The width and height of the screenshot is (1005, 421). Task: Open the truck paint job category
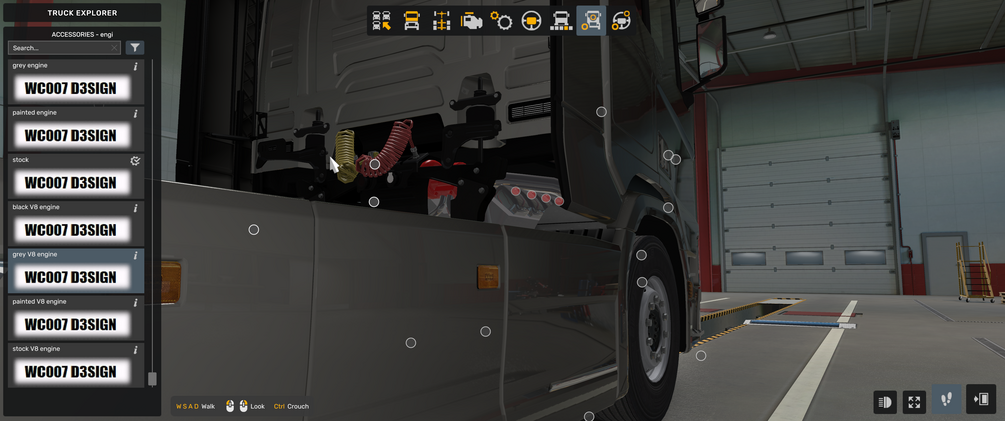point(561,21)
